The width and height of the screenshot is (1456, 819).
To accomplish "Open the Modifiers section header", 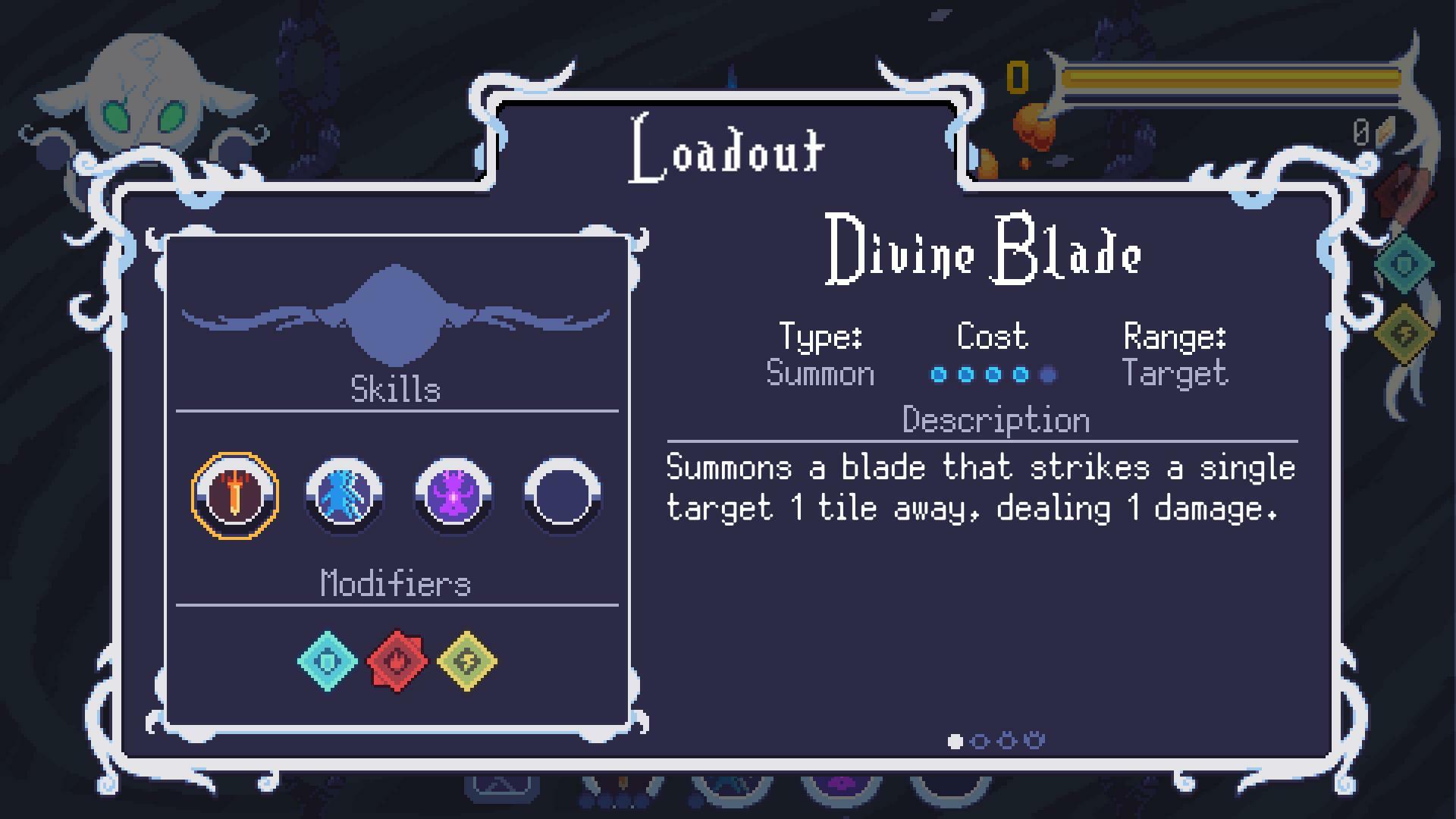I will coord(396,584).
